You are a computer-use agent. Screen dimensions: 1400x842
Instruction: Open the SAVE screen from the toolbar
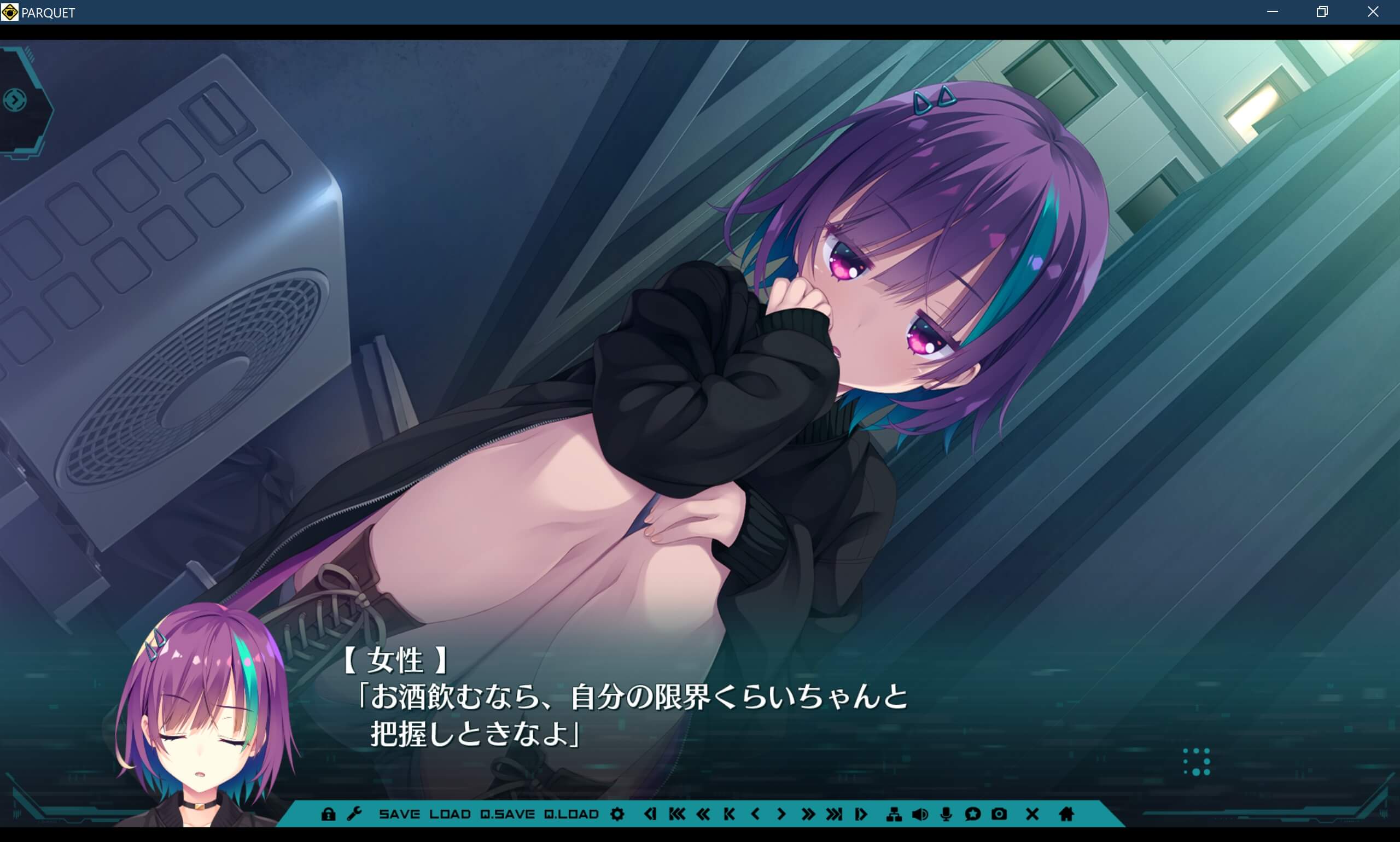coord(401,815)
